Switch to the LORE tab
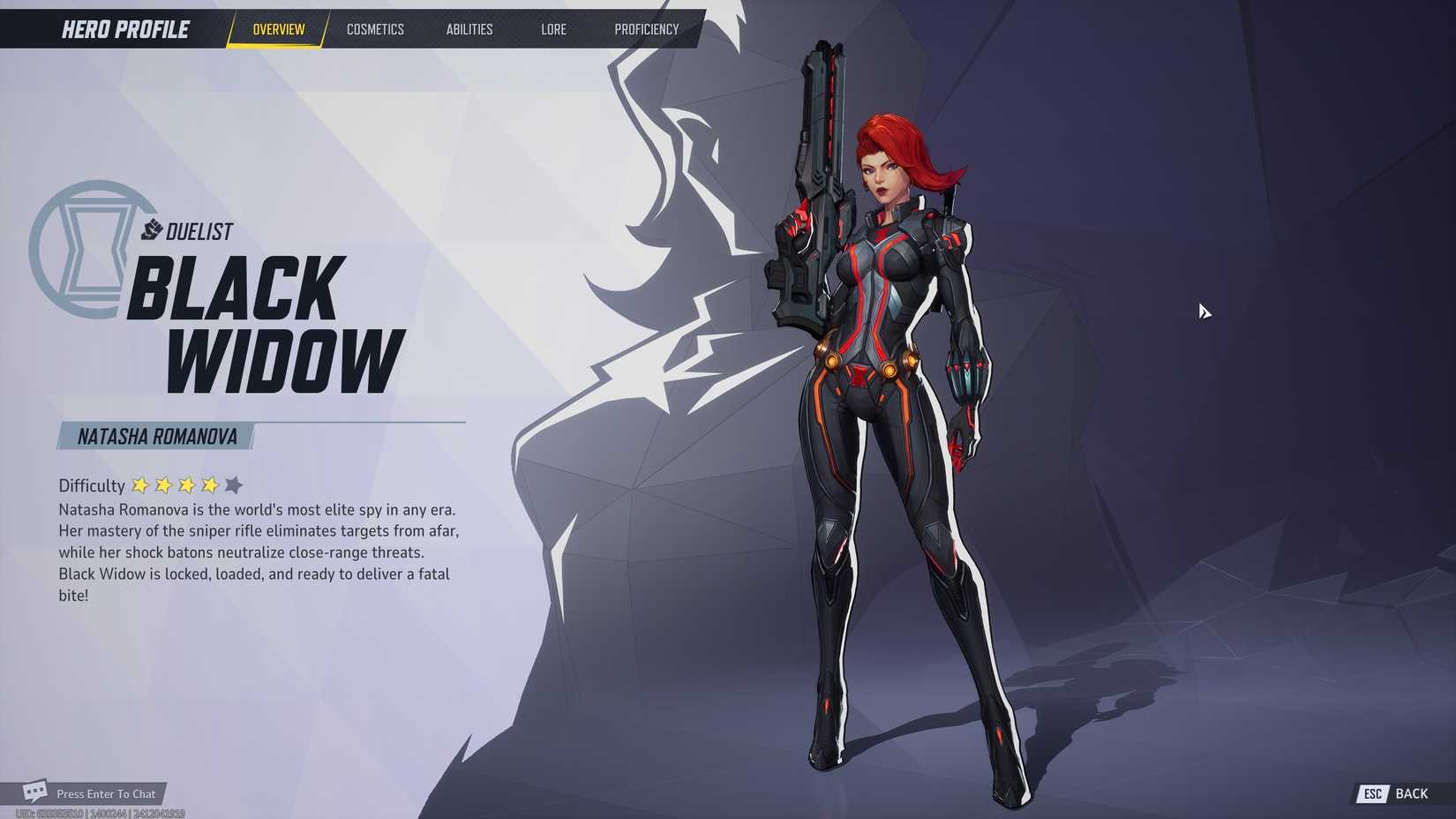This screenshot has height=819, width=1456. click(553, 29)
